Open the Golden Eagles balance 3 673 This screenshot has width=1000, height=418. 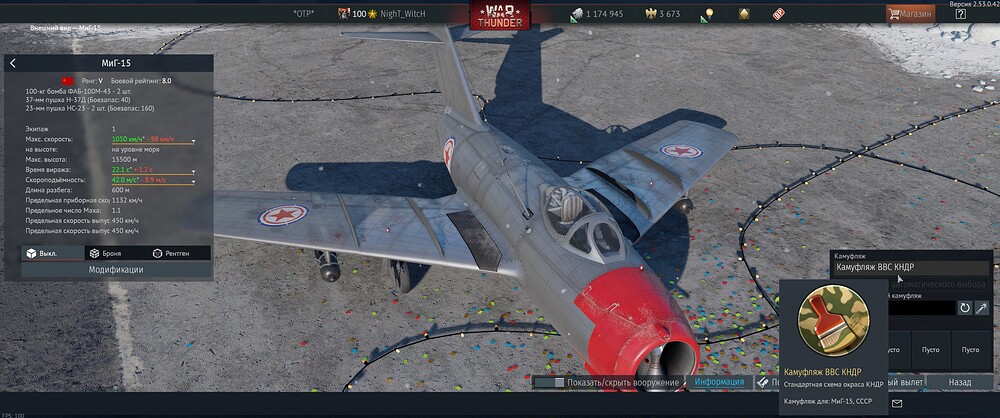point(662,14)
